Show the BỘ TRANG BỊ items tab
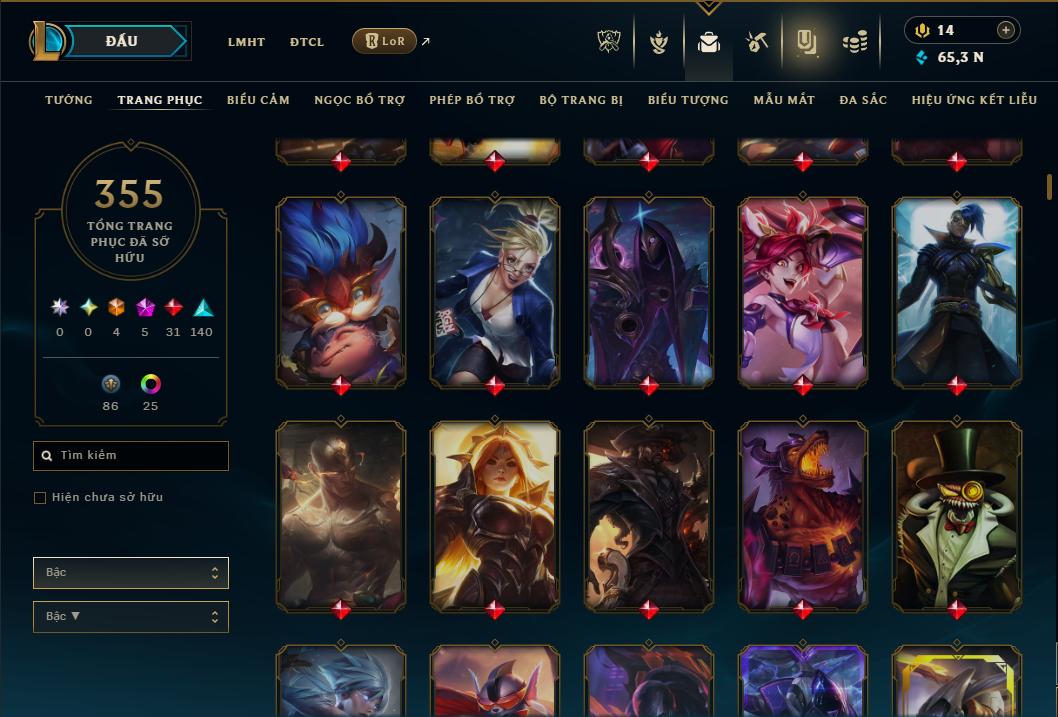Screen dimensions: 1058x717 tap(581, 100)
